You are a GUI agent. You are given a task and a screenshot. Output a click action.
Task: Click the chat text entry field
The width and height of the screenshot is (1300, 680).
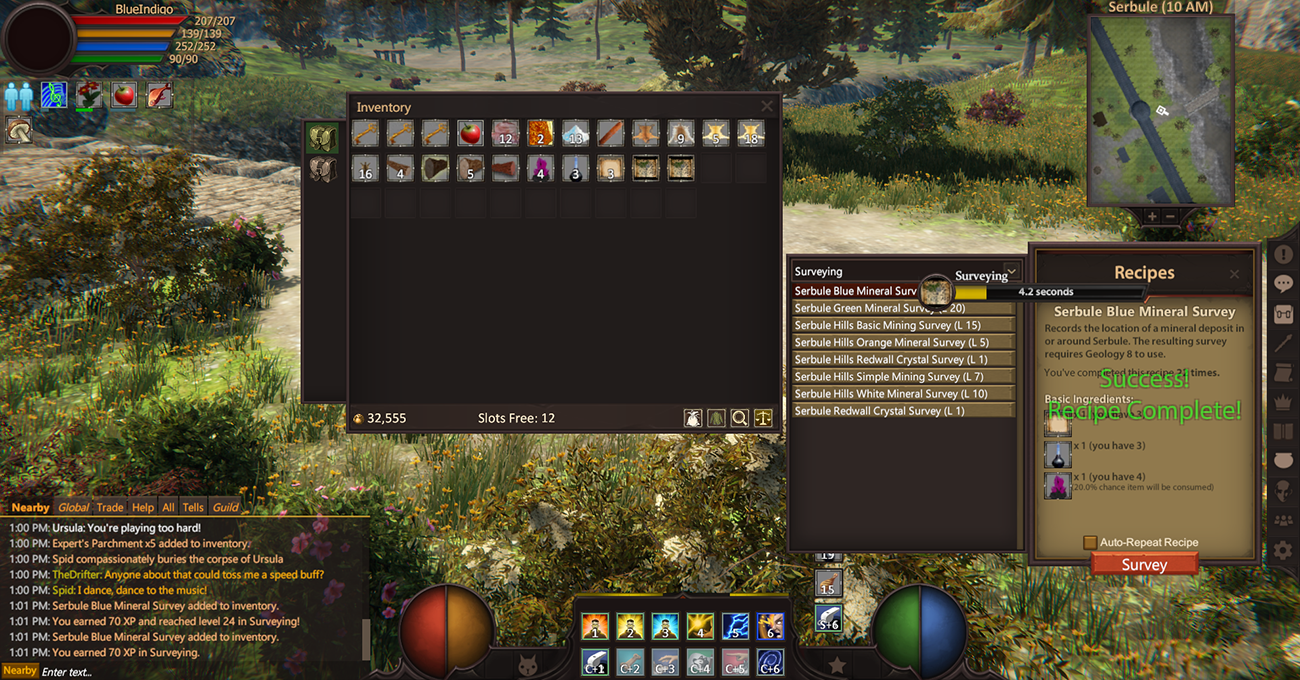[200, 671]
